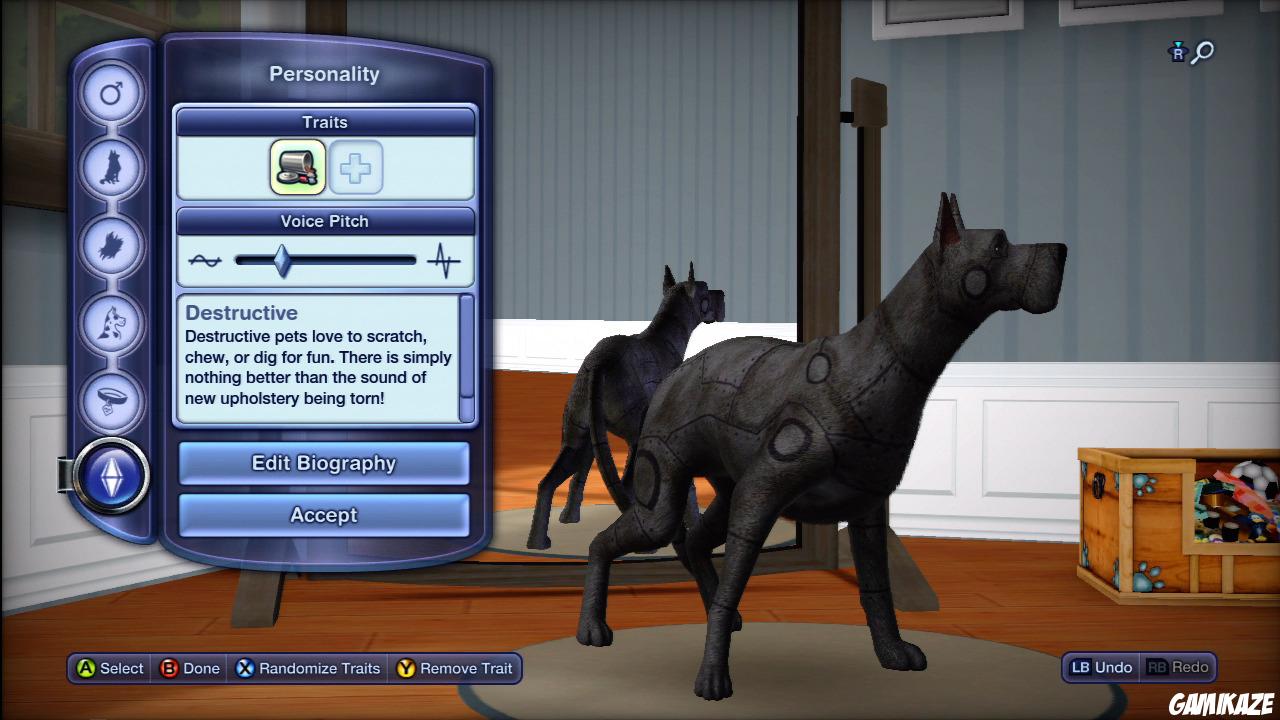Click the plumbob Personality icon
The image size is (1280, 720).
click(112, 478)
